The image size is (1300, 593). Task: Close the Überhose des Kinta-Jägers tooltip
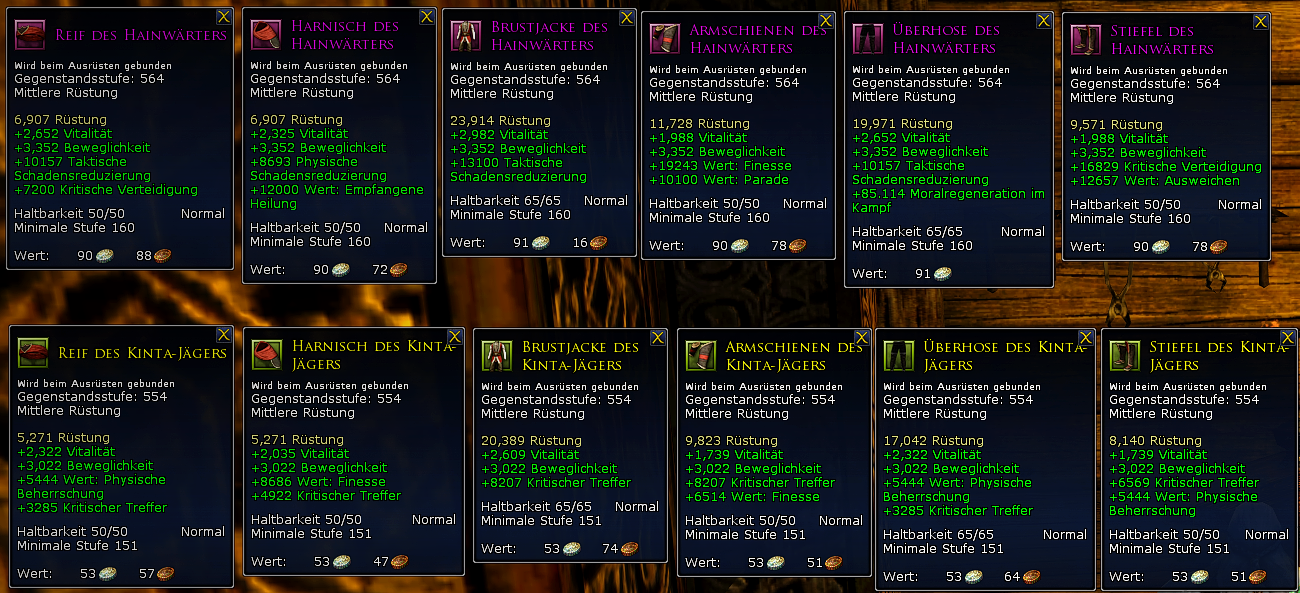pos(1086,338)
